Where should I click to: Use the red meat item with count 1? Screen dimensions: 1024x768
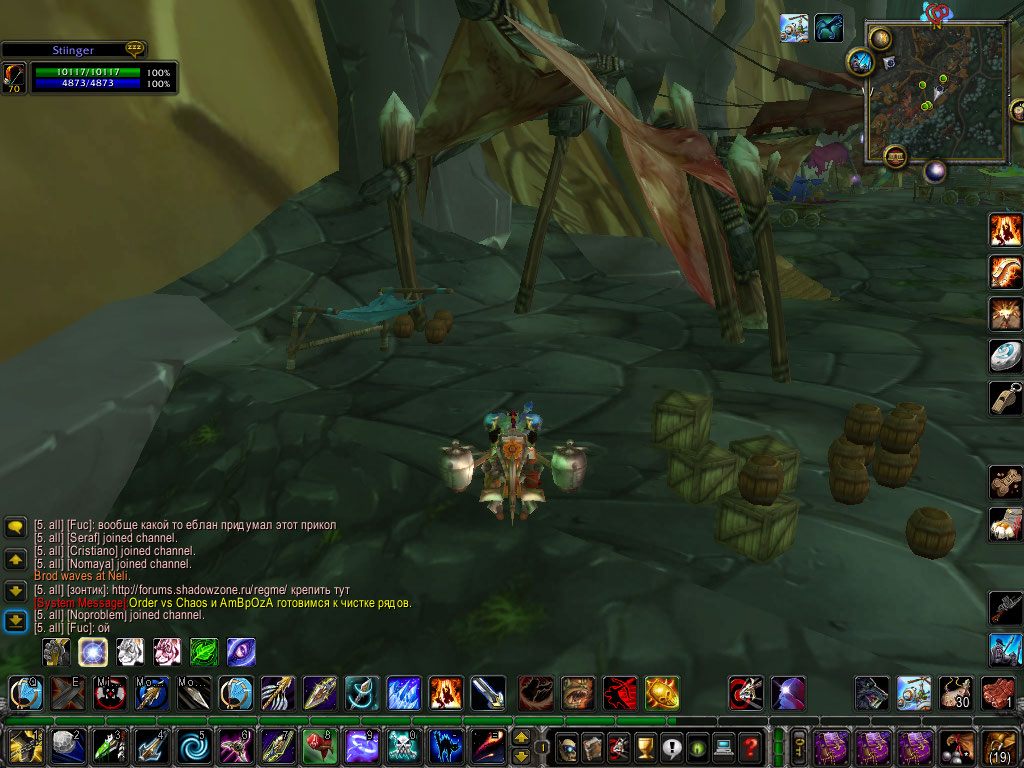(997, 692)
